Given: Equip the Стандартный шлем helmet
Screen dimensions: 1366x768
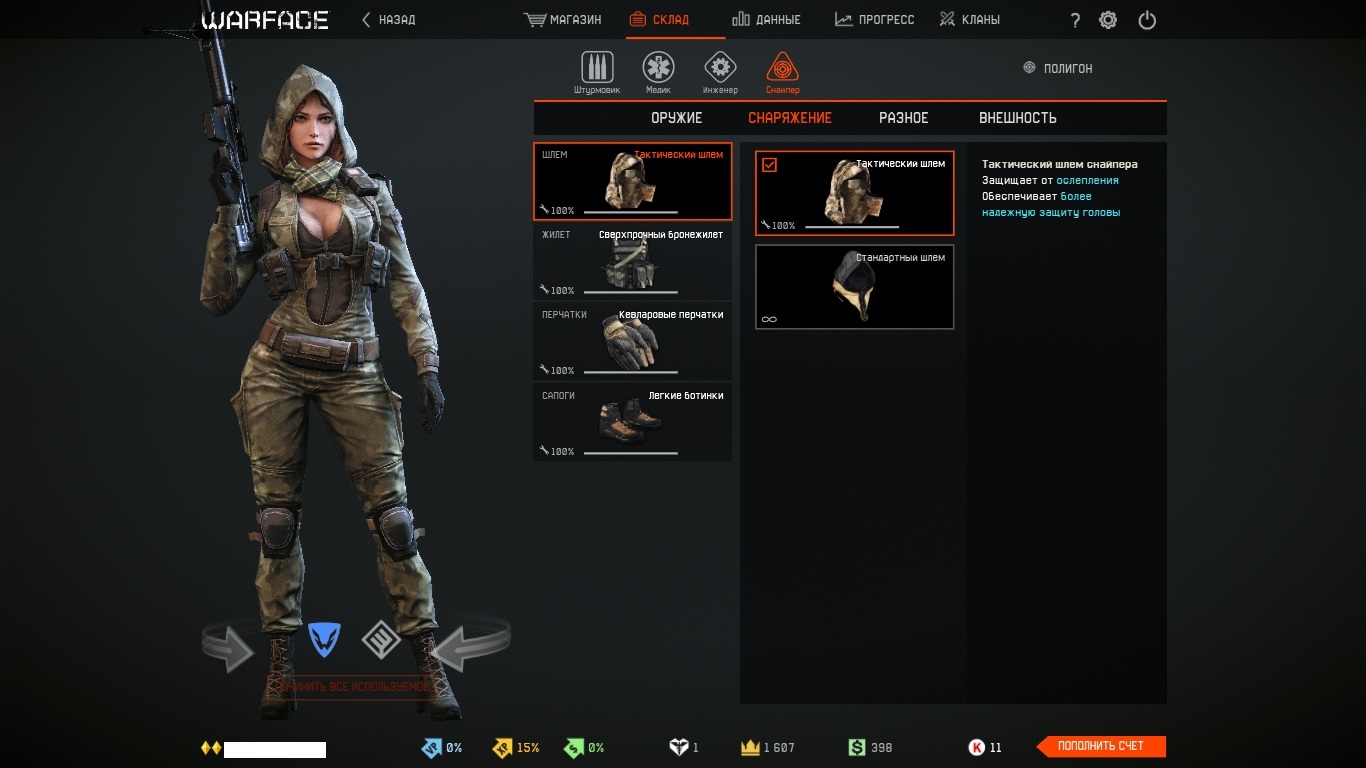Looking at the screenshot, I should pos(854,287).
